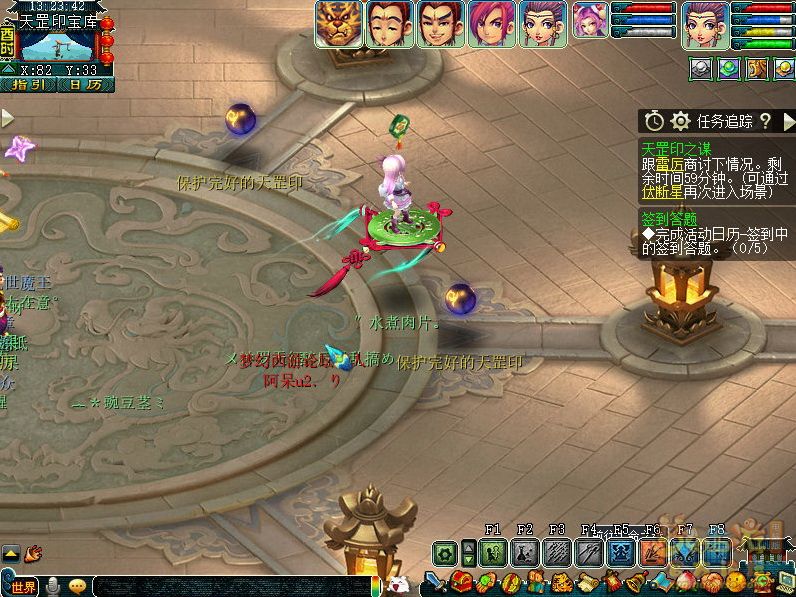Follow the 伏断星 quest link

coord(661,192)
